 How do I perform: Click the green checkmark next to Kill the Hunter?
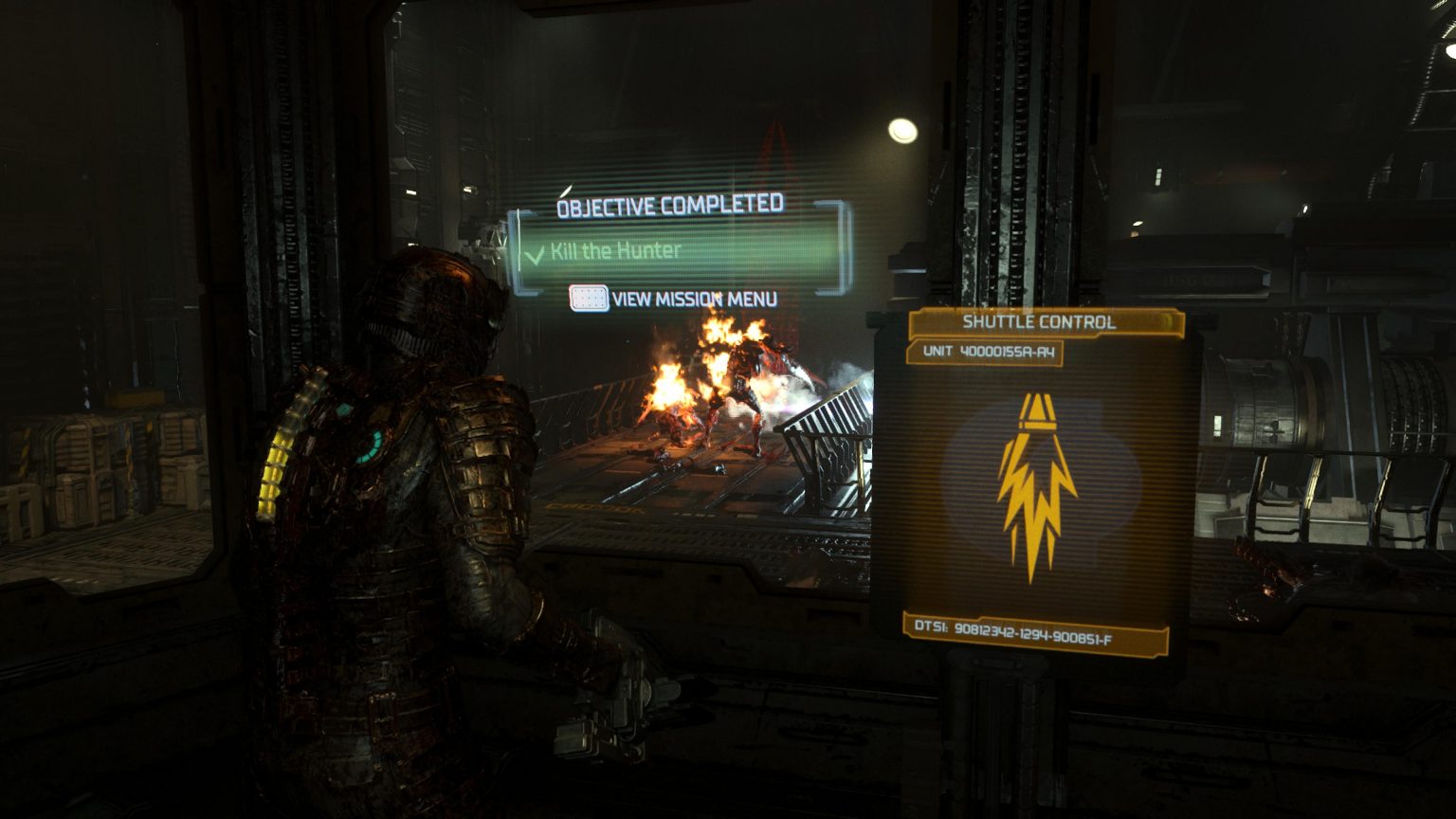[x=537, y=254]
